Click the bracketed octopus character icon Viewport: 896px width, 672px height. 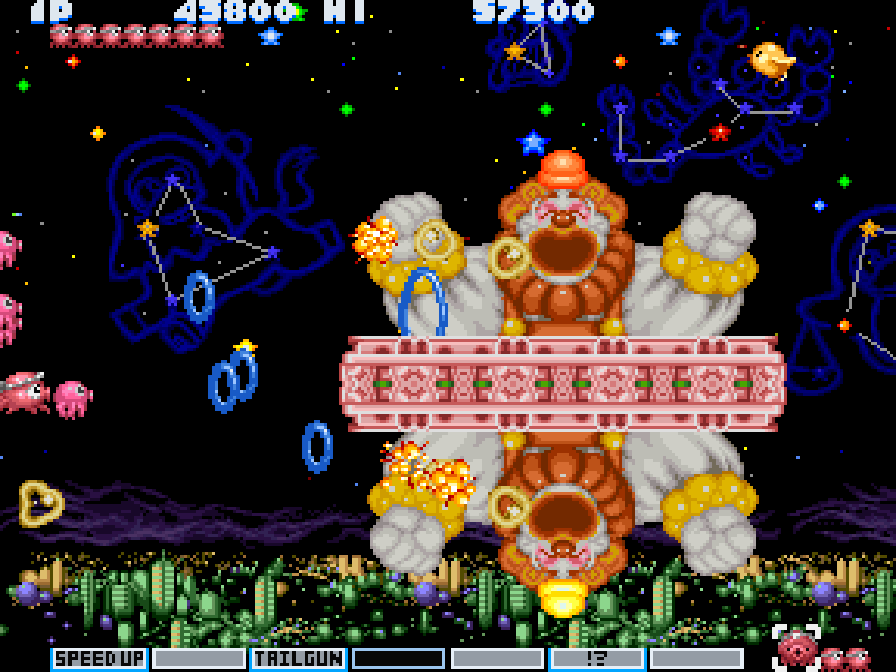click(x=797, y=649)
